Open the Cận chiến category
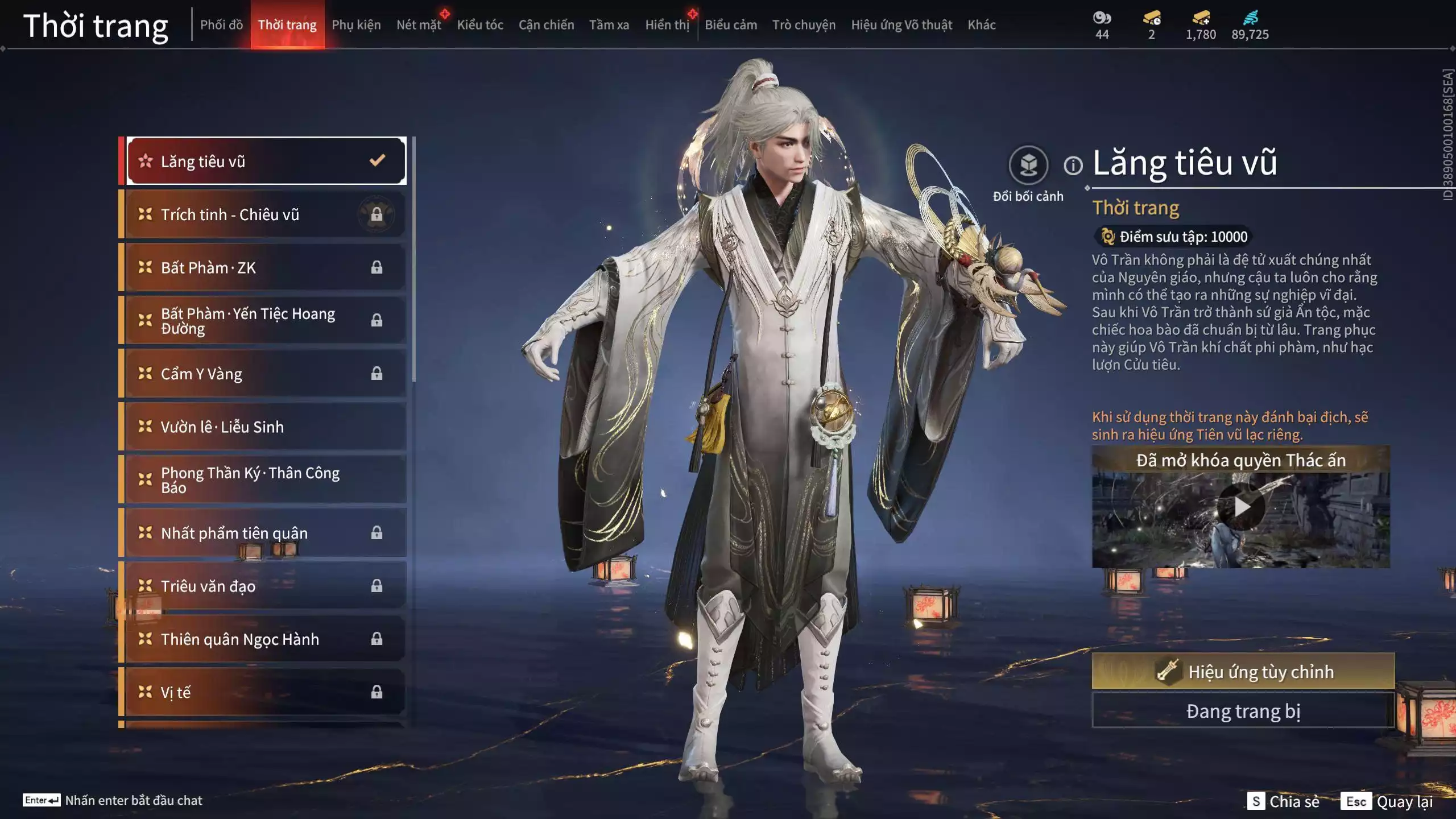The height and width of the screenshot is (819, 1456). pyautogui.click(x=546, y=25)
